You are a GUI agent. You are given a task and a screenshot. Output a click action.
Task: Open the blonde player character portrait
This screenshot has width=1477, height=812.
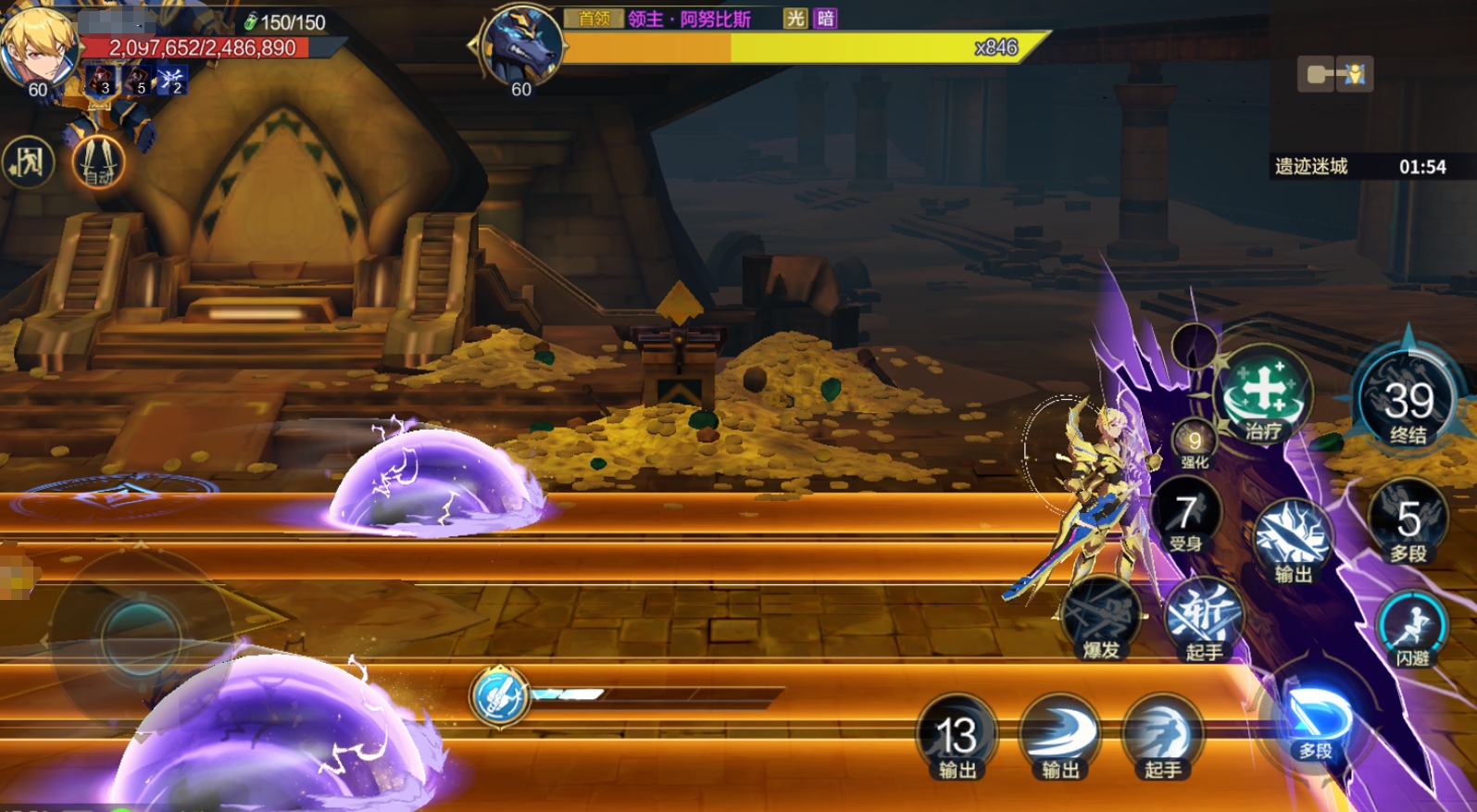click(37, 46)
